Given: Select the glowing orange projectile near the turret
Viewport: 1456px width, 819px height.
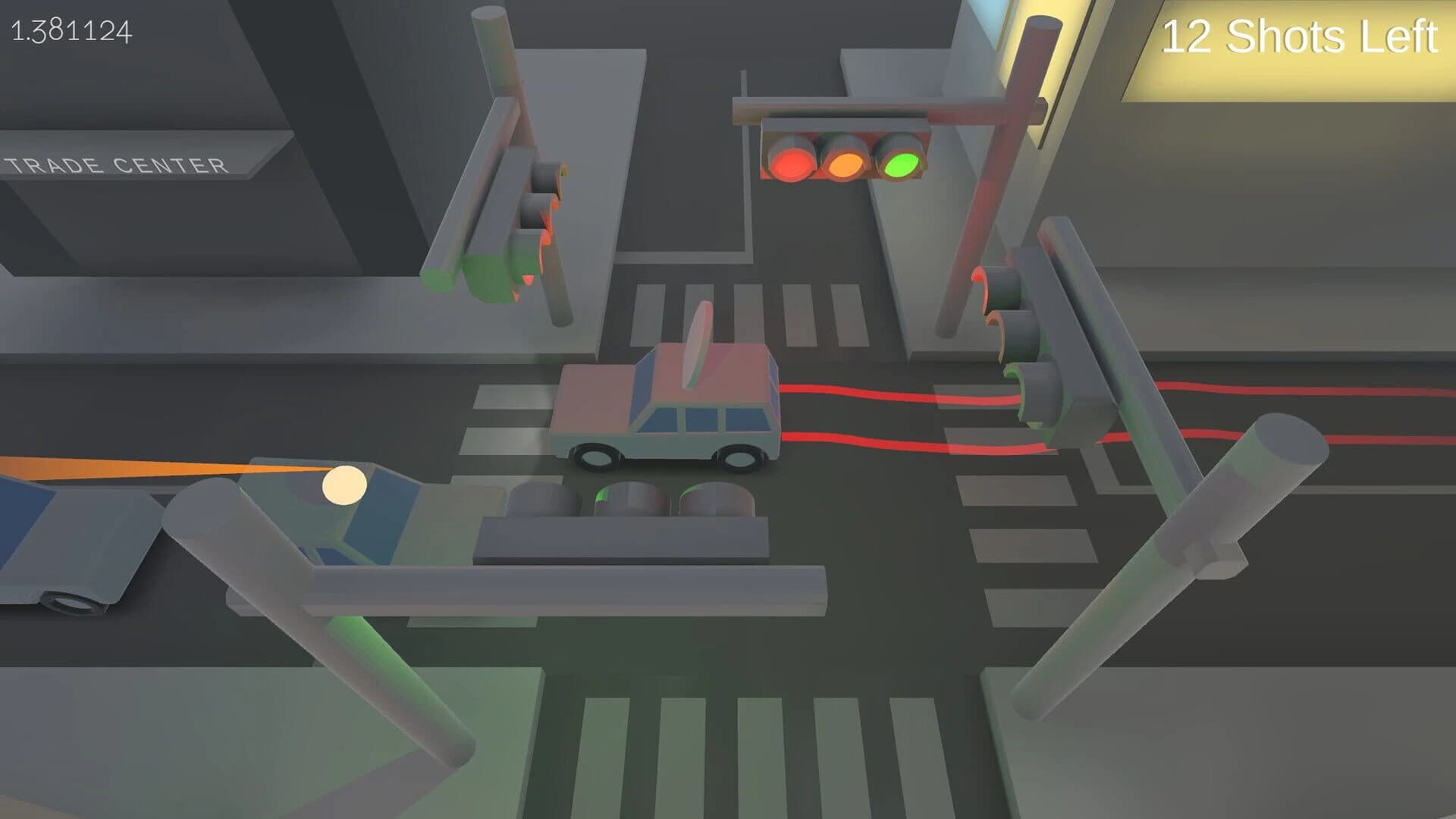Looking at the screenshot, I should [343, 483].
